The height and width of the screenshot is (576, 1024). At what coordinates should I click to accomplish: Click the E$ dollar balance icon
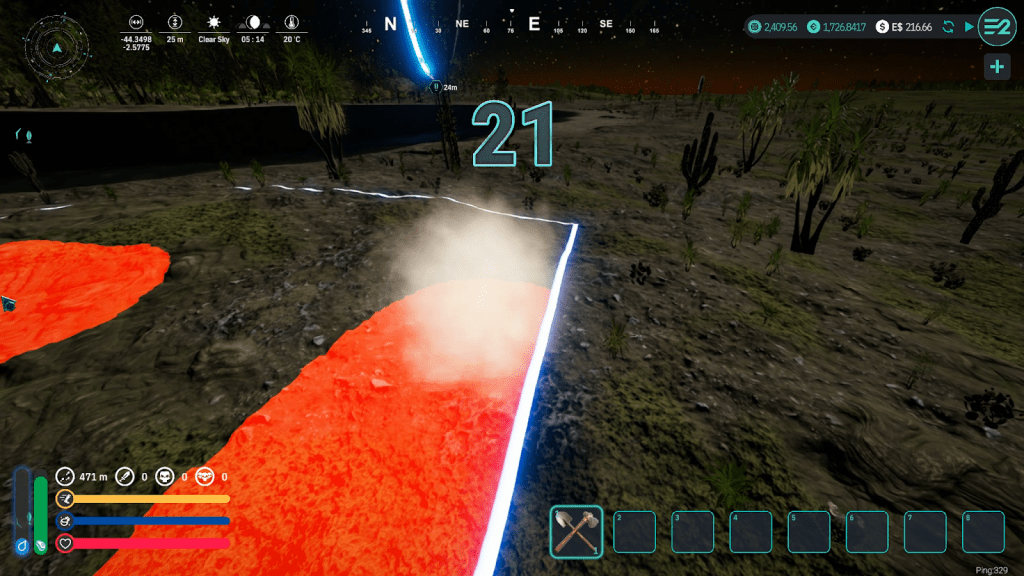pyautogui.click(x=883, y=27)
